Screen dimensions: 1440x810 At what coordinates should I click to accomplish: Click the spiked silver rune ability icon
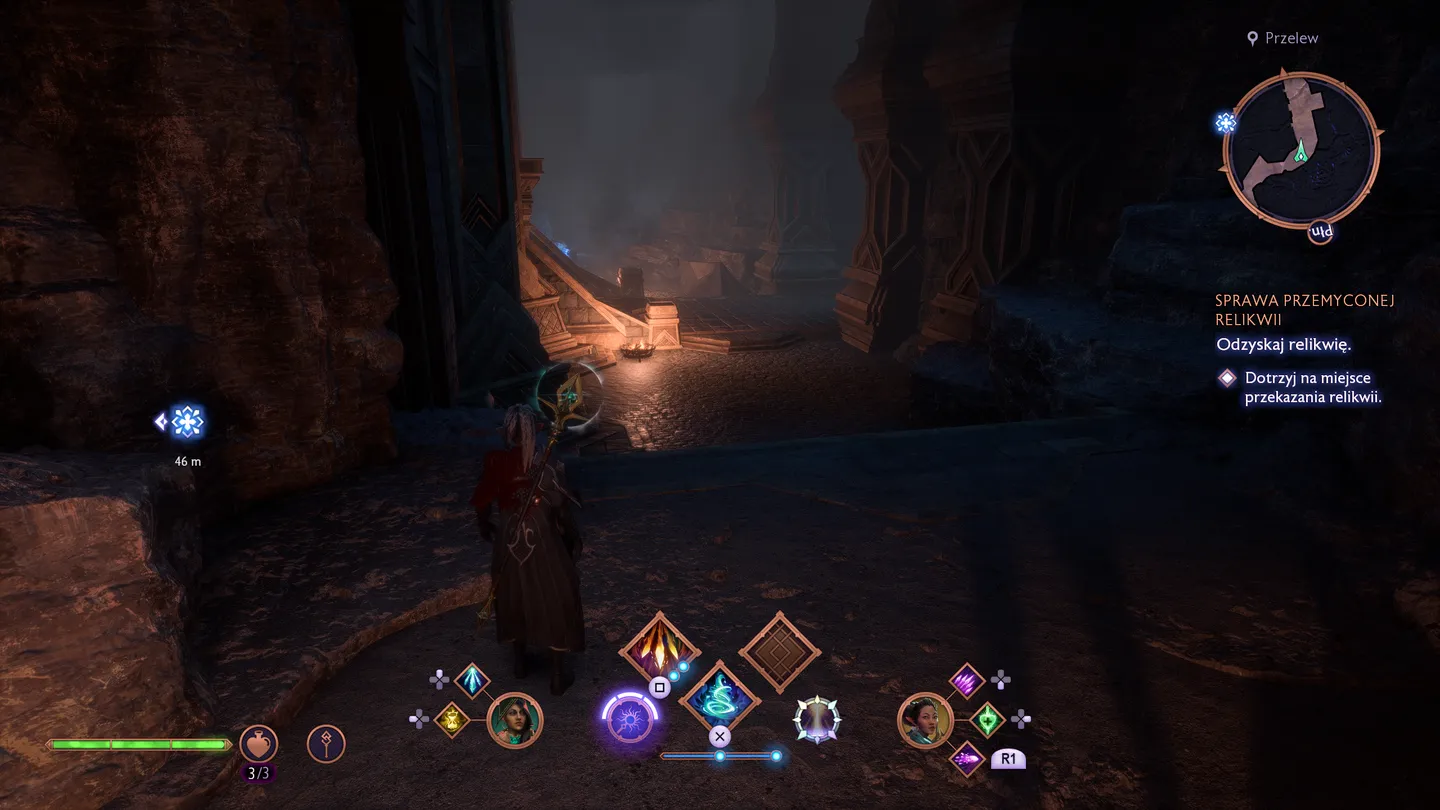pos(817,720)
